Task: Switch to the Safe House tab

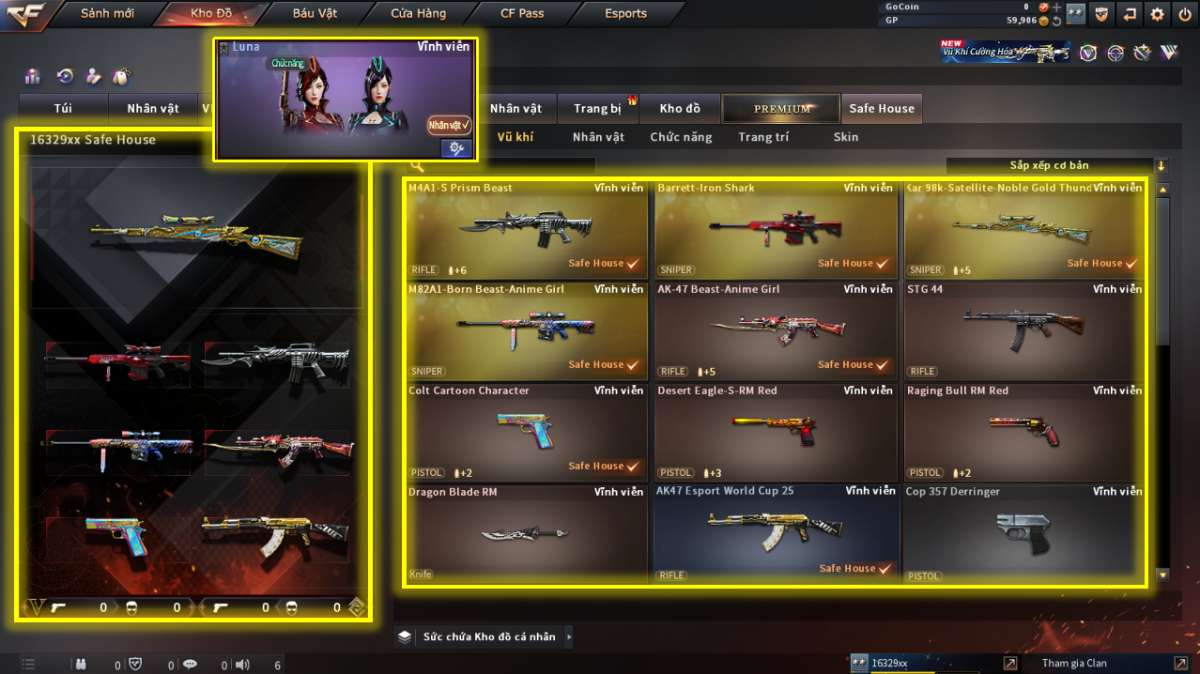Action: tap(881, 109)
